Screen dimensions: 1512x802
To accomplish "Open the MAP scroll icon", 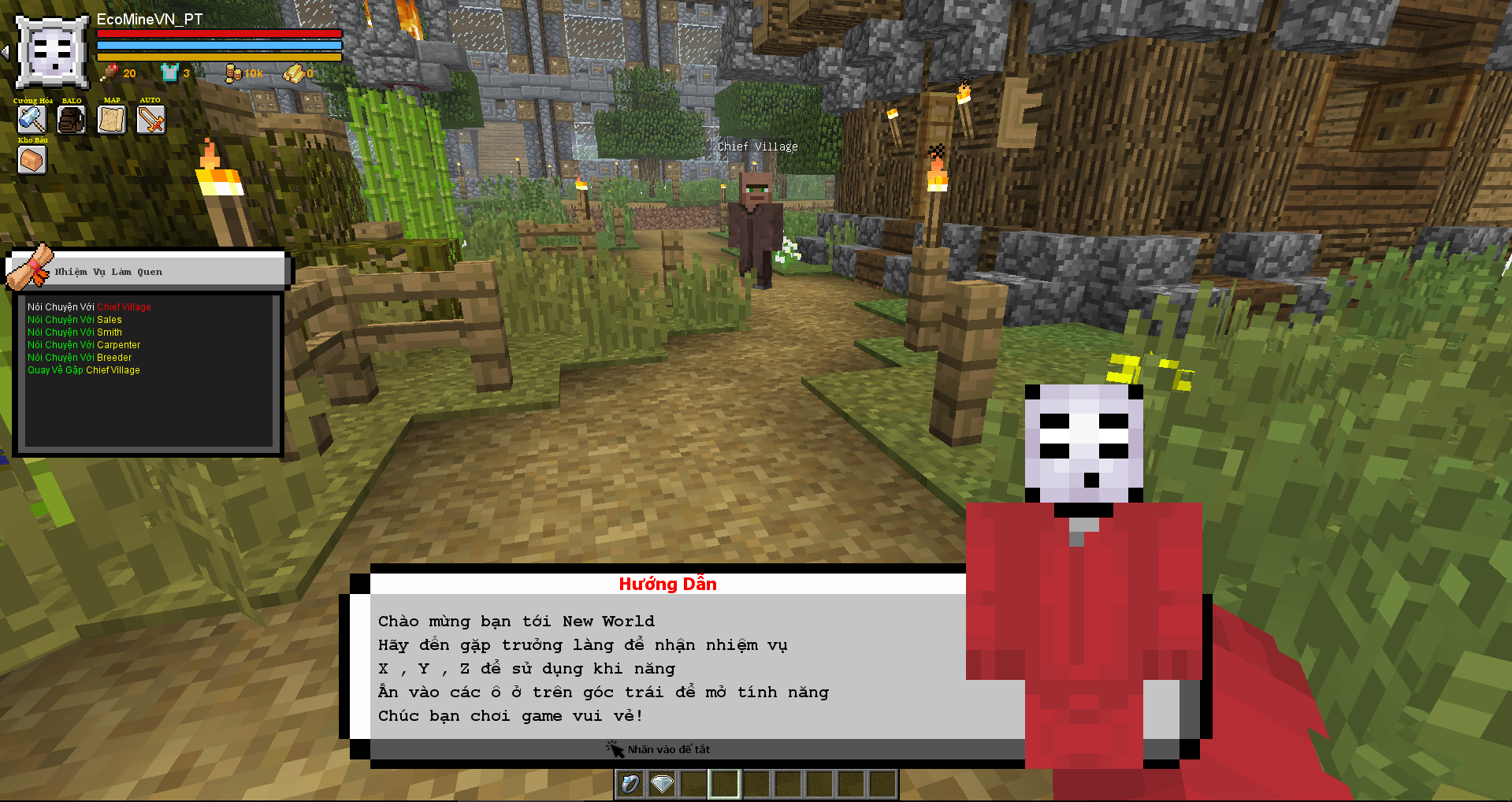I will (x=111, y=120).
